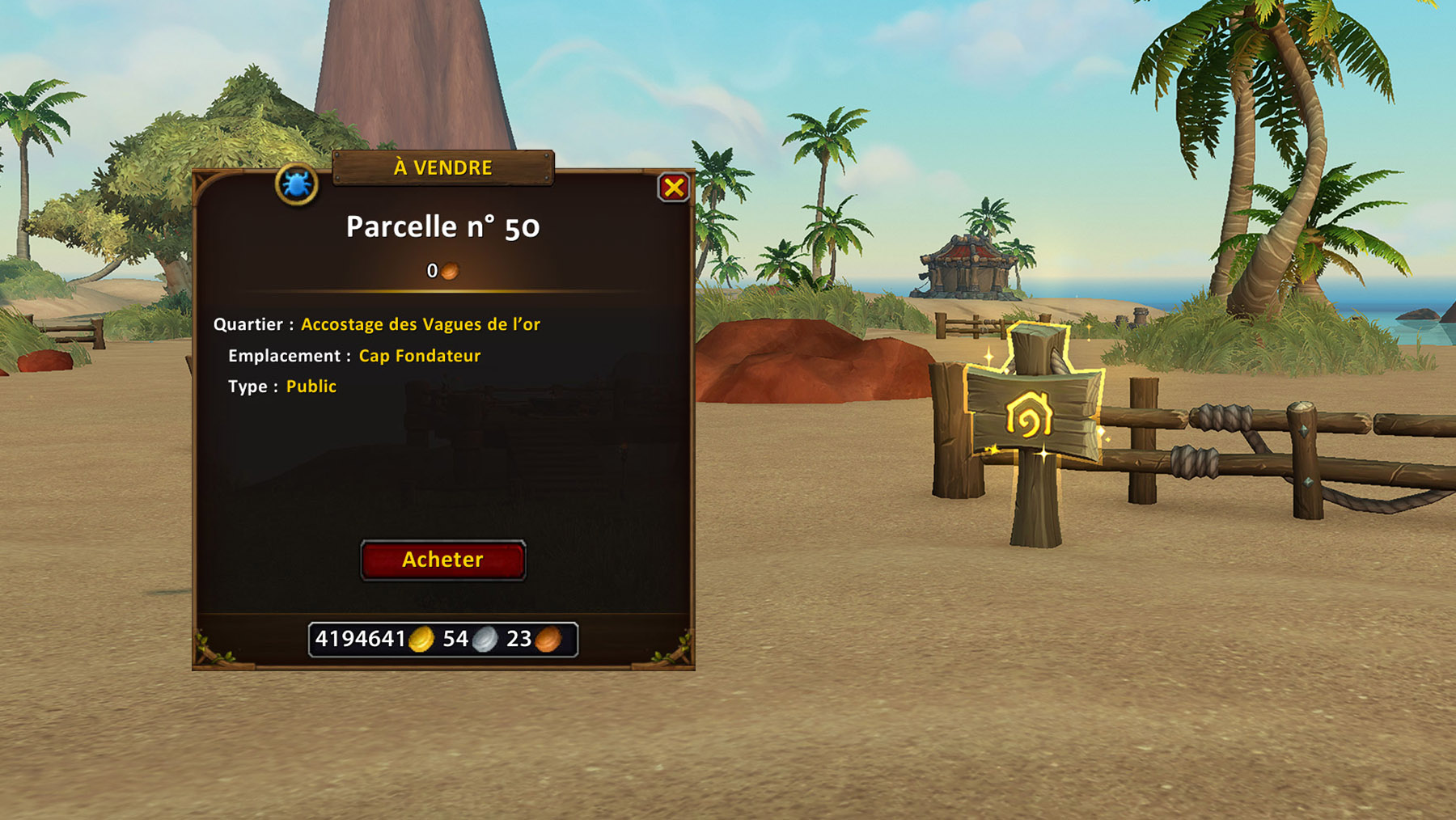Click the blue bug report icon

click(297, 184)
